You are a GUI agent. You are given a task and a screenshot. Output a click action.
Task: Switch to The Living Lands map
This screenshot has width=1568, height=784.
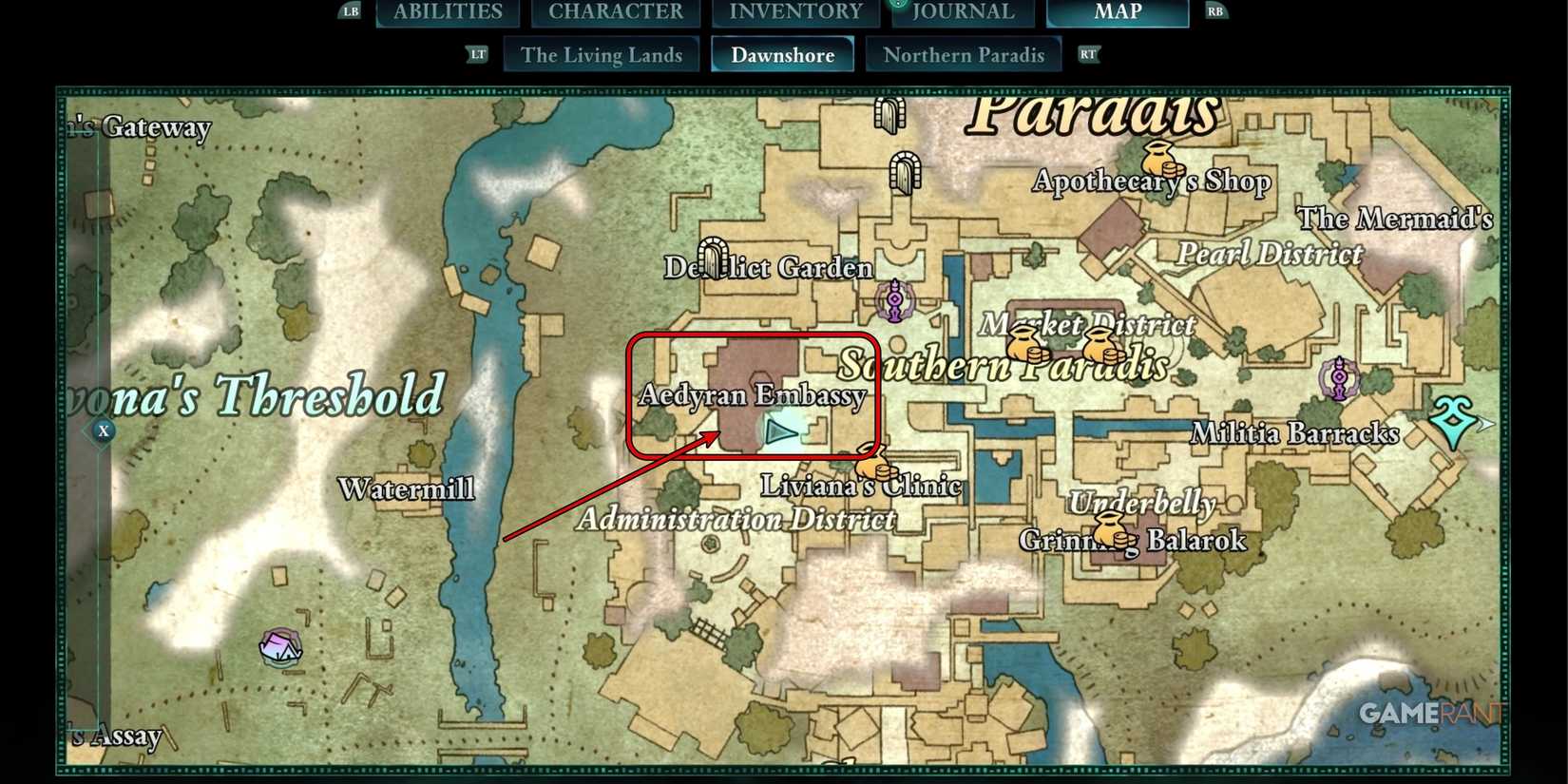coord(601,54)
